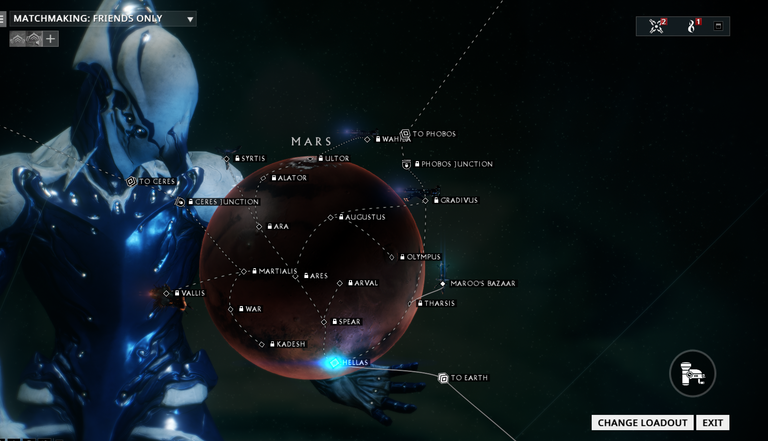768x441 pixels.
Task: Select the Tharsis mission node
Action: 410,303
